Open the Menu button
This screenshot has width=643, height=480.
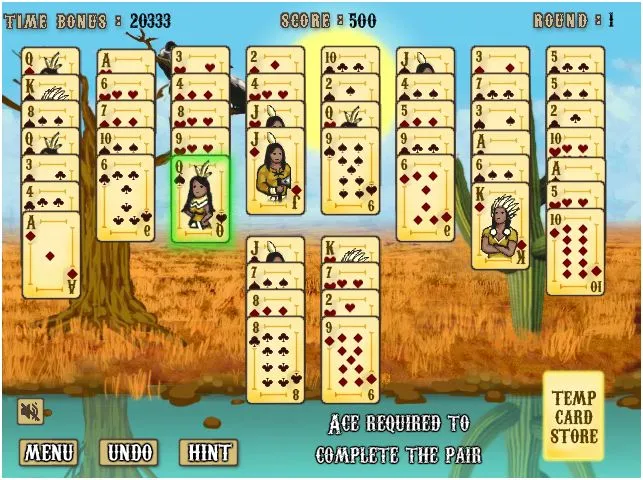click(x=50, y=452)
